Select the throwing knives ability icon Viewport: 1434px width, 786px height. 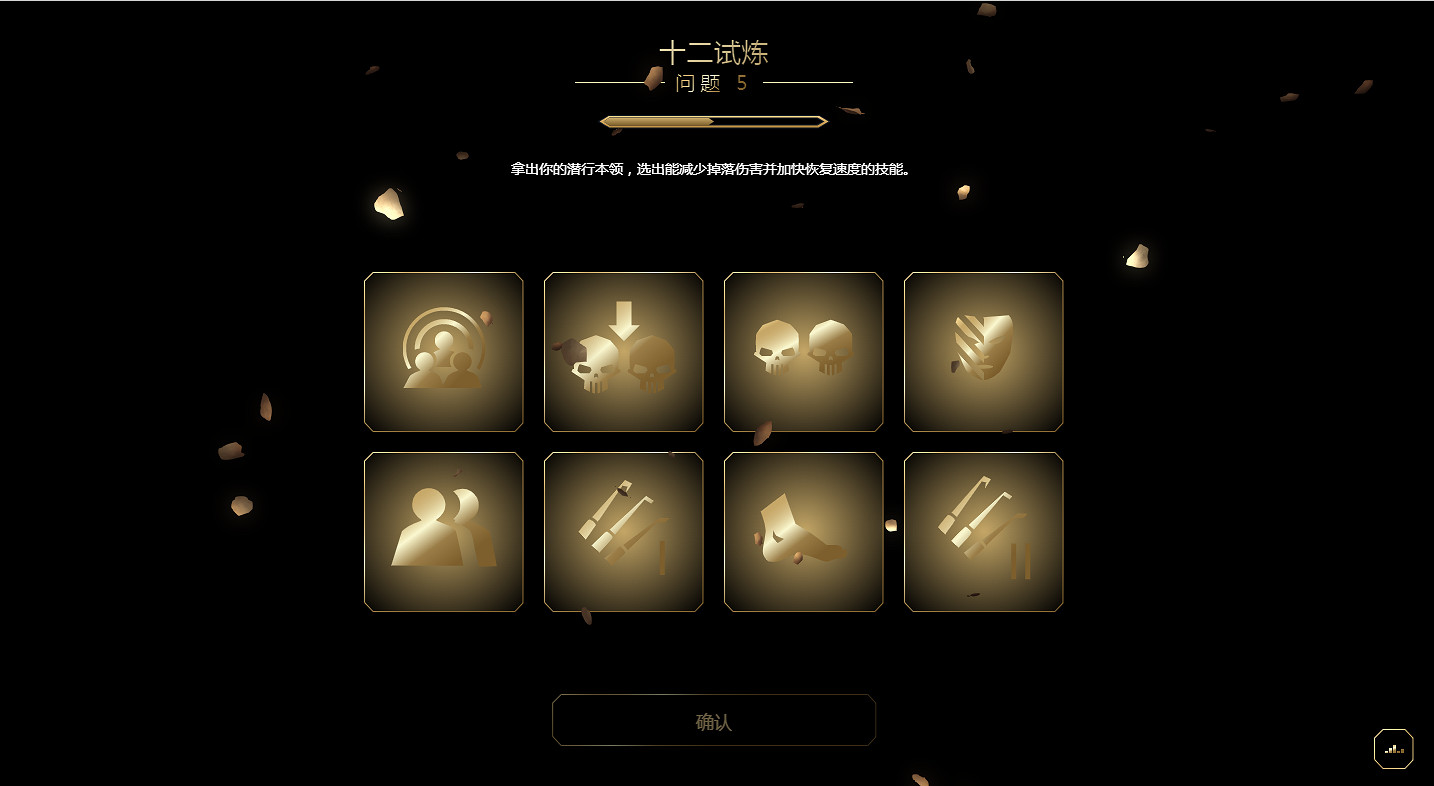(x=623, y=531)
